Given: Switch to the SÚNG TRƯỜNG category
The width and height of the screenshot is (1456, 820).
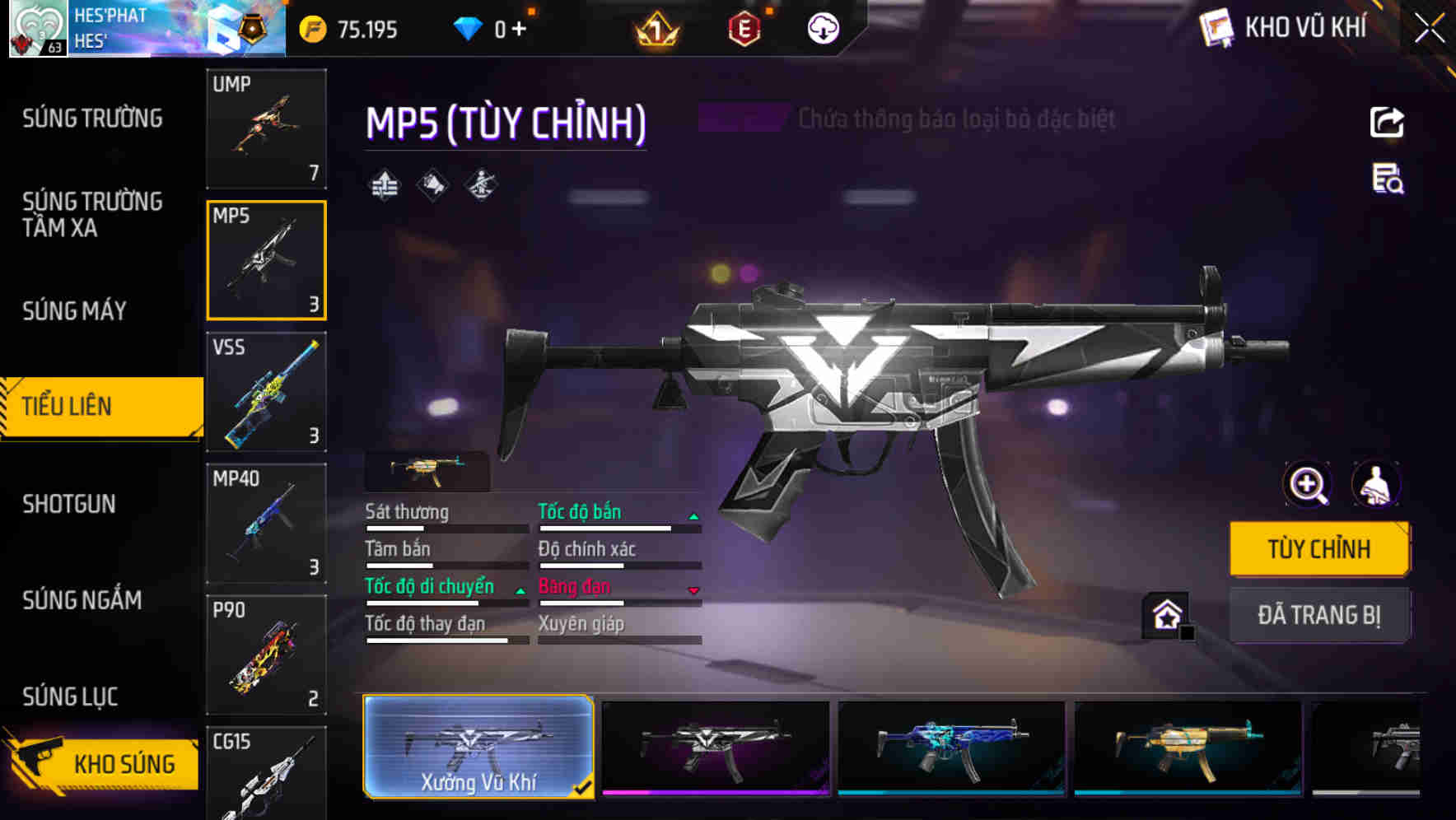Looking at the screenshot, I should pyautogui.click(x=92, y=119).
